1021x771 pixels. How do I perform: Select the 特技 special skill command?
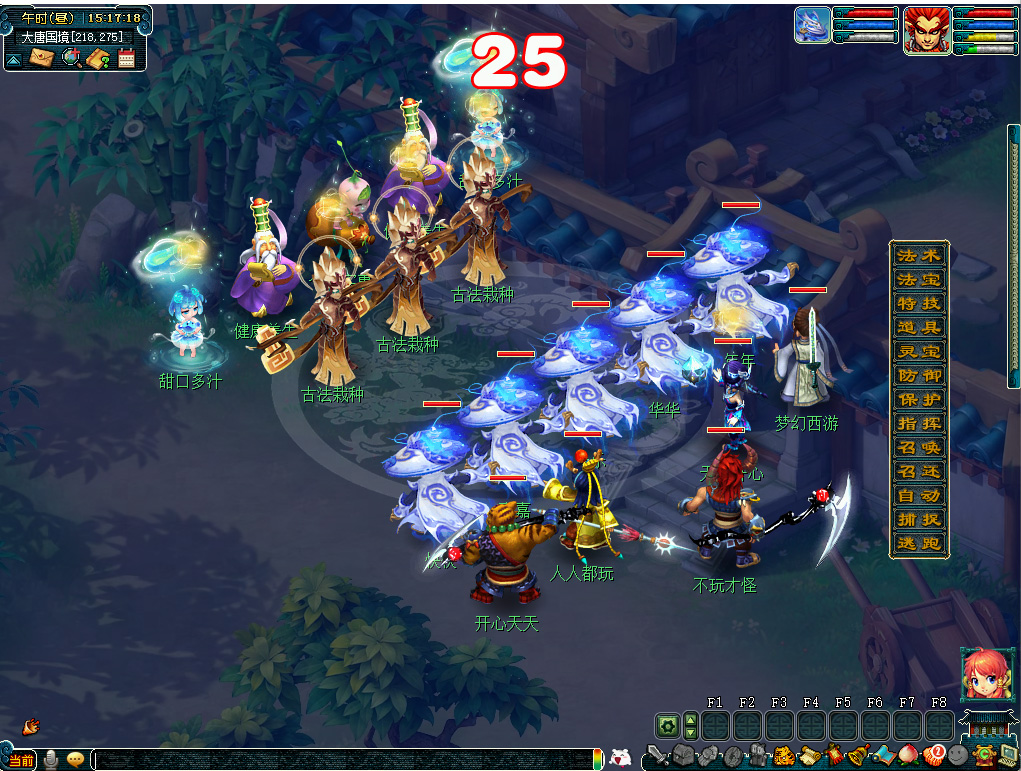pos(918,303)
